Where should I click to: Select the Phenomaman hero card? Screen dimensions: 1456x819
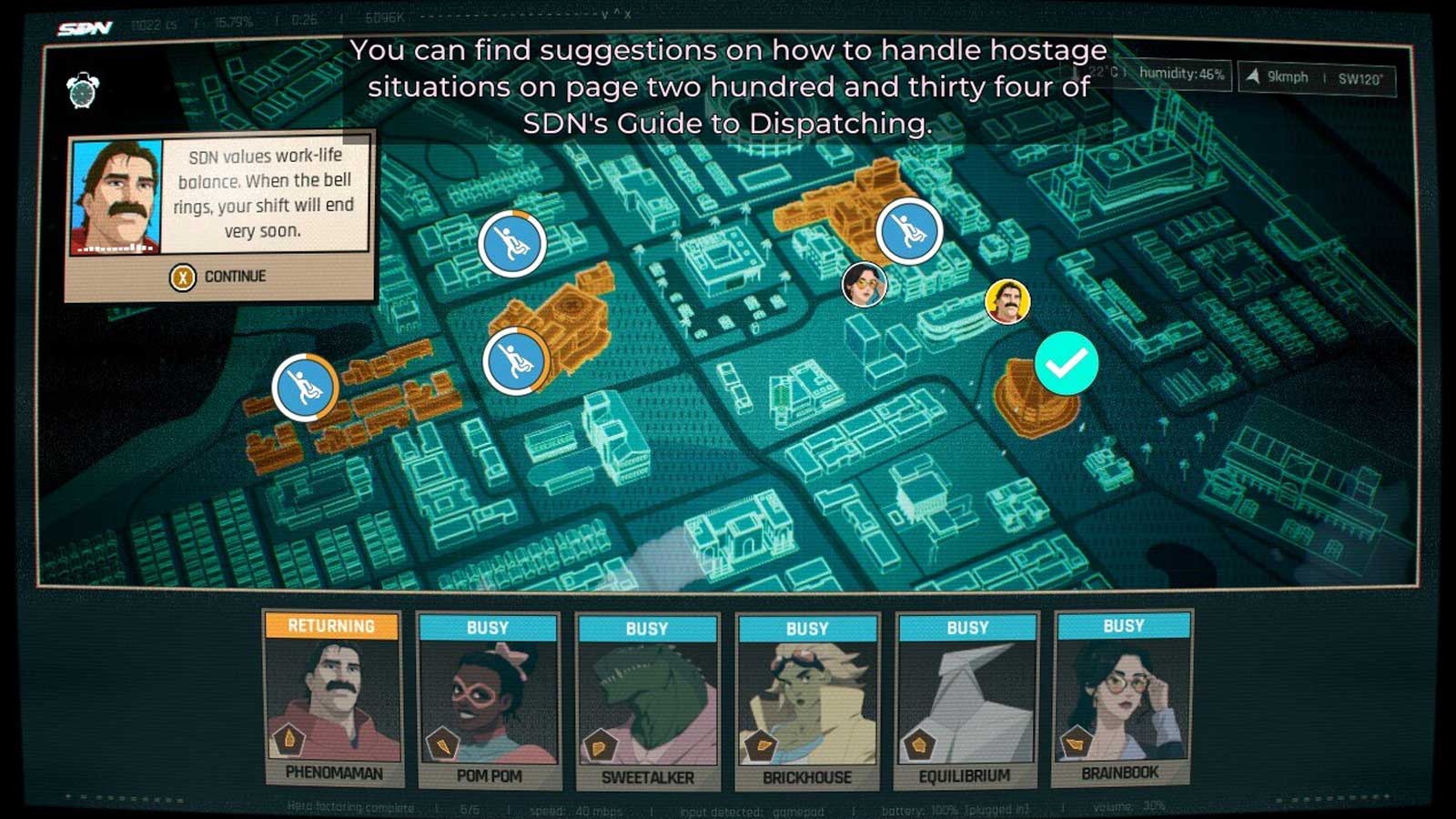tap(333, 699)
